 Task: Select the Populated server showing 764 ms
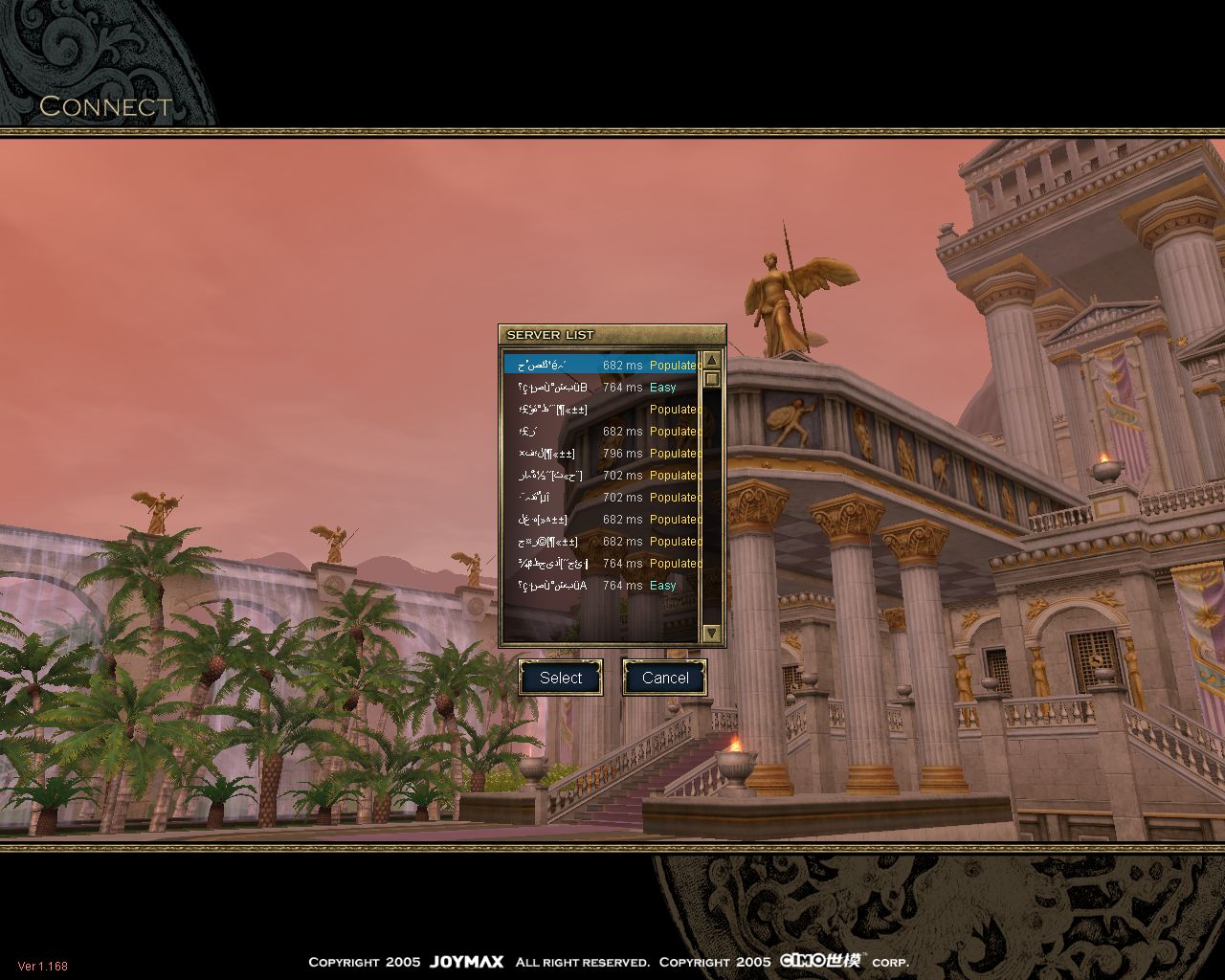pyautogui.click(x=601, y=564)
